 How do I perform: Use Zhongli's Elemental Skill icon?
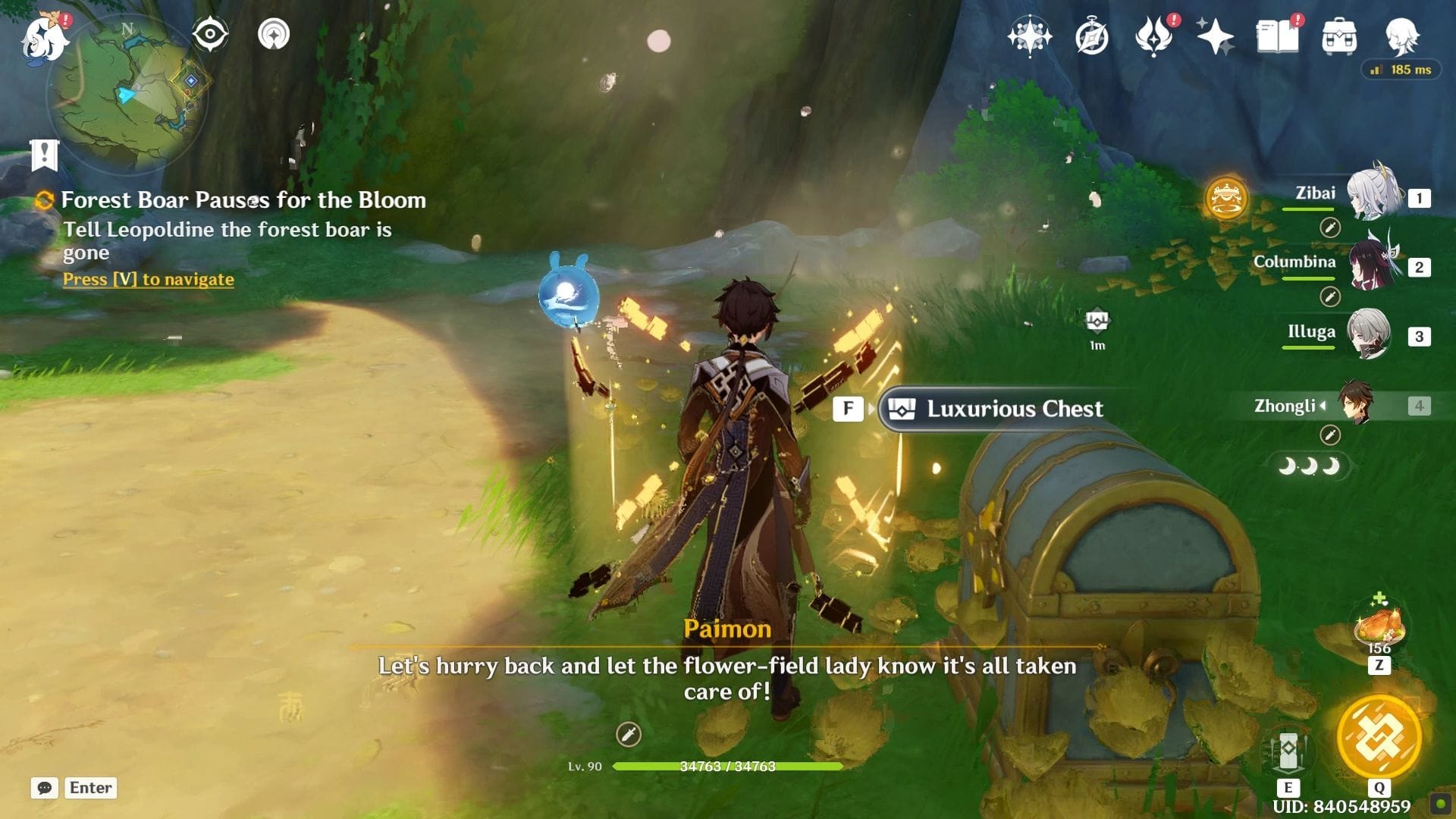click(x=1288, y=752)
